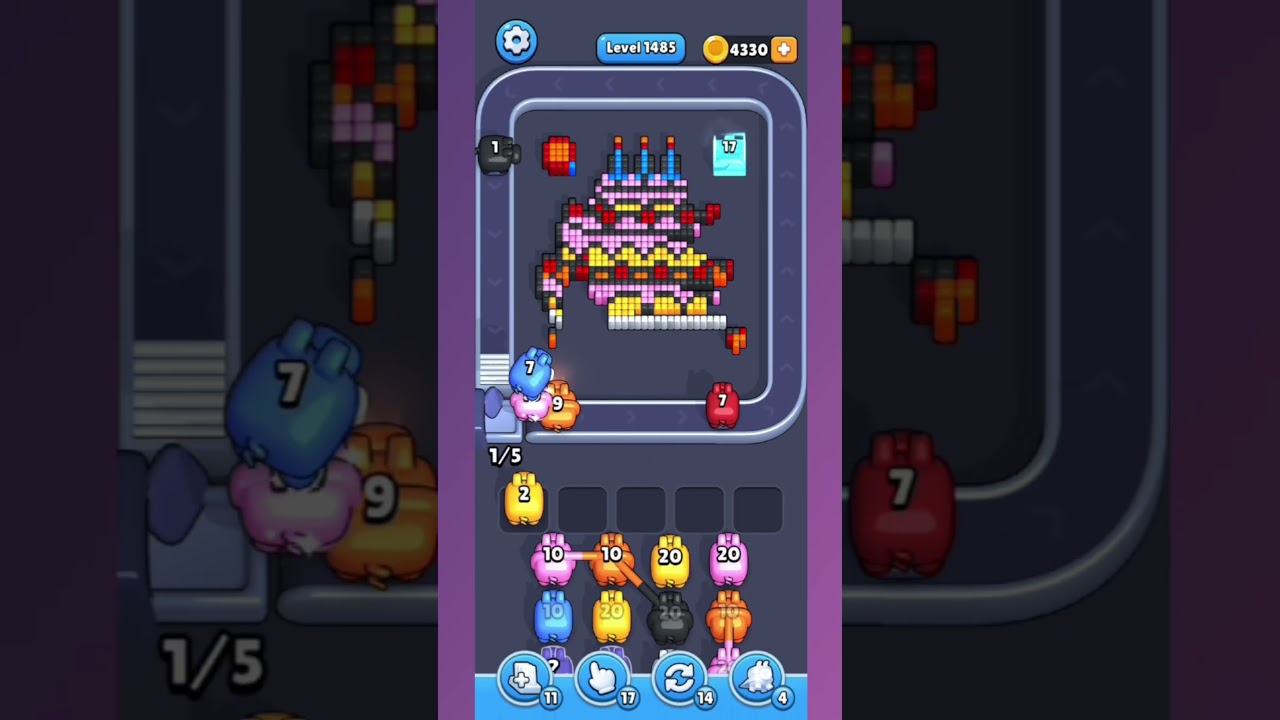Viewport: 1280px width, 720px height.
Task: Tap the 1/5 progress indicator
Action: [x=505, y=456]
